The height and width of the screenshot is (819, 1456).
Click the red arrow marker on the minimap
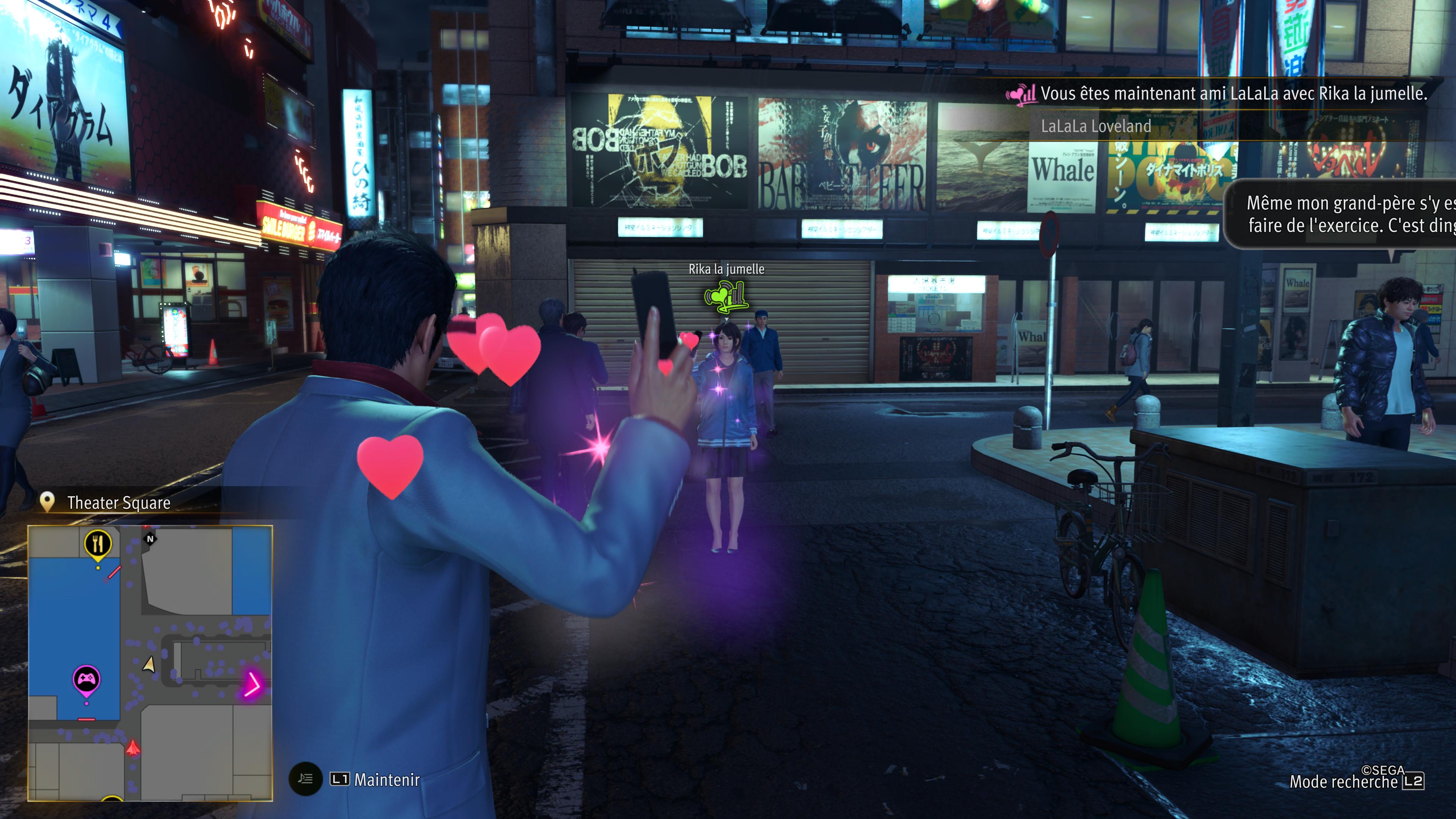(133, 748)
